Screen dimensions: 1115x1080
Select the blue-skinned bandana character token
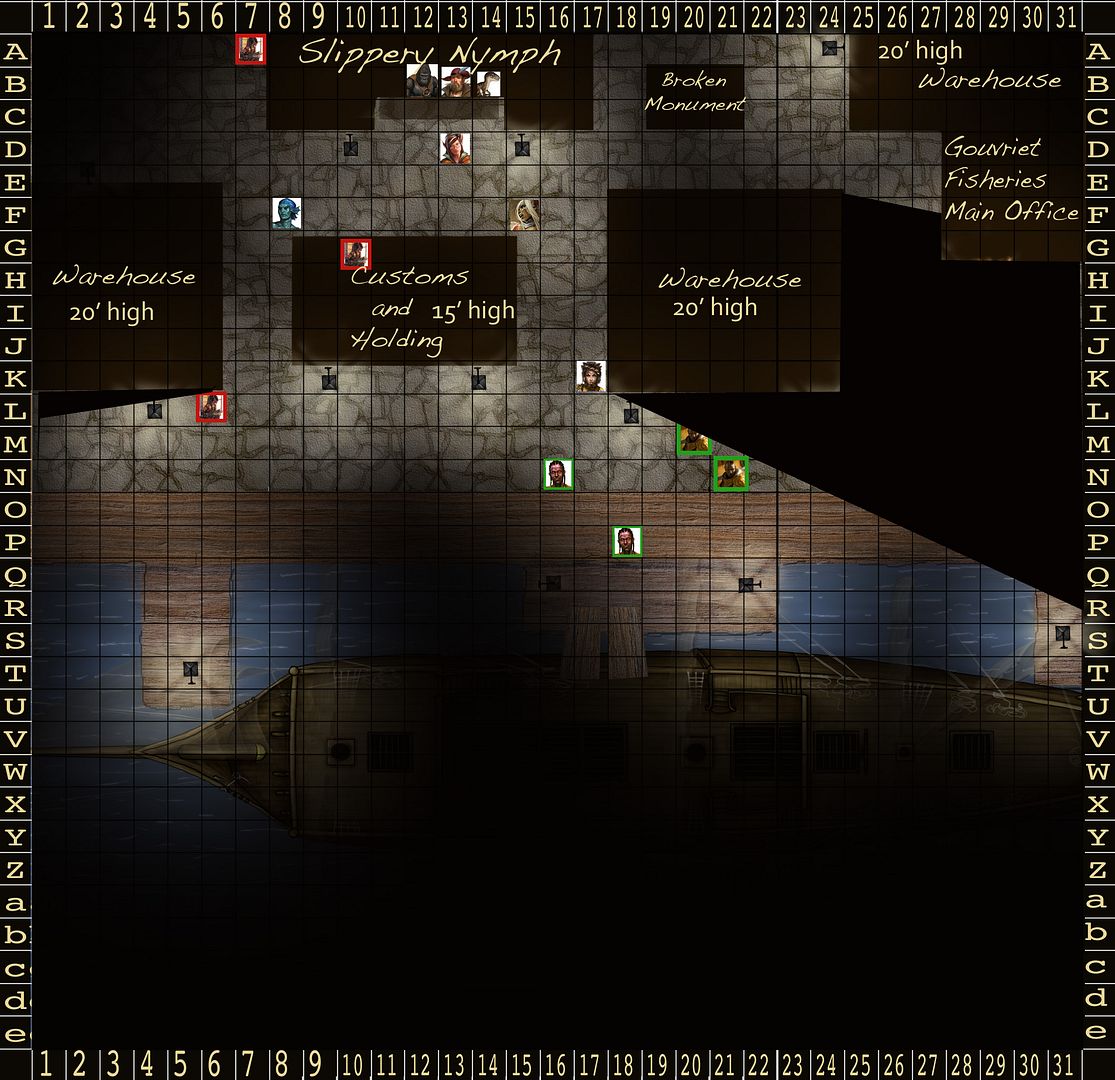[x=287, y=213]
